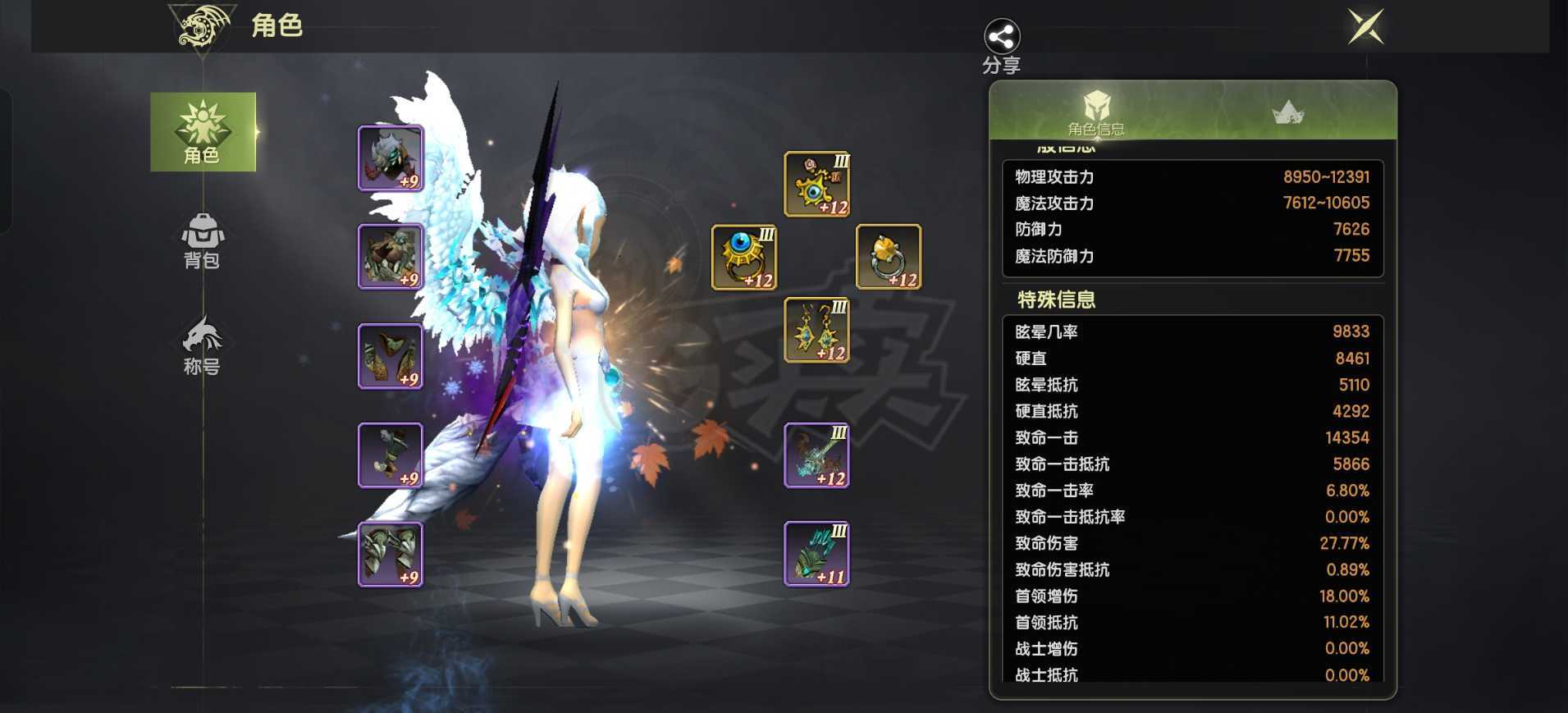This screenshot has height=713, width=1568.
Task: Switch to the crown-icon stats tab
Action: (x=1290, y=113)
